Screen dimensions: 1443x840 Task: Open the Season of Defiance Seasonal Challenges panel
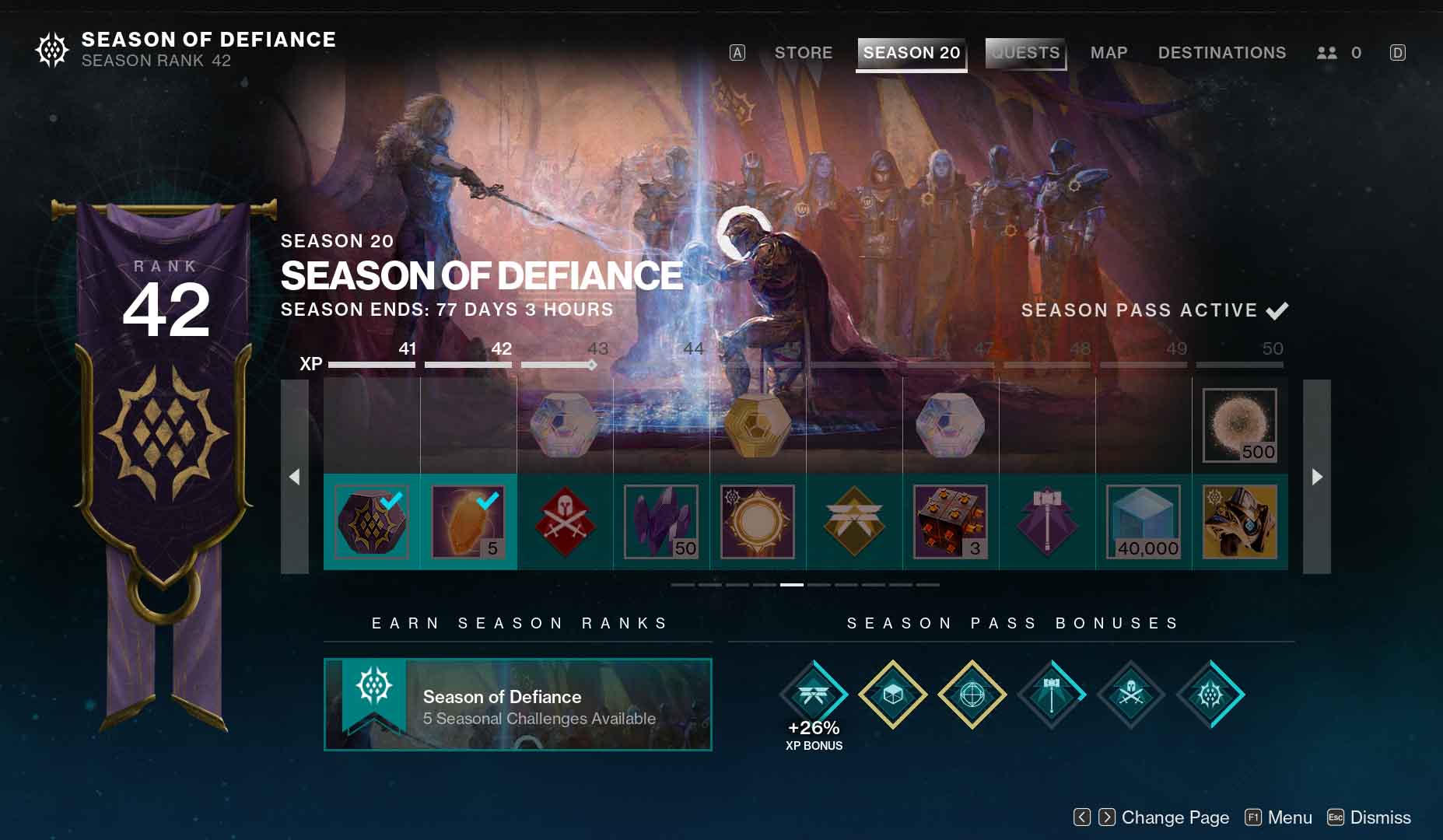[x=517, y=704]
